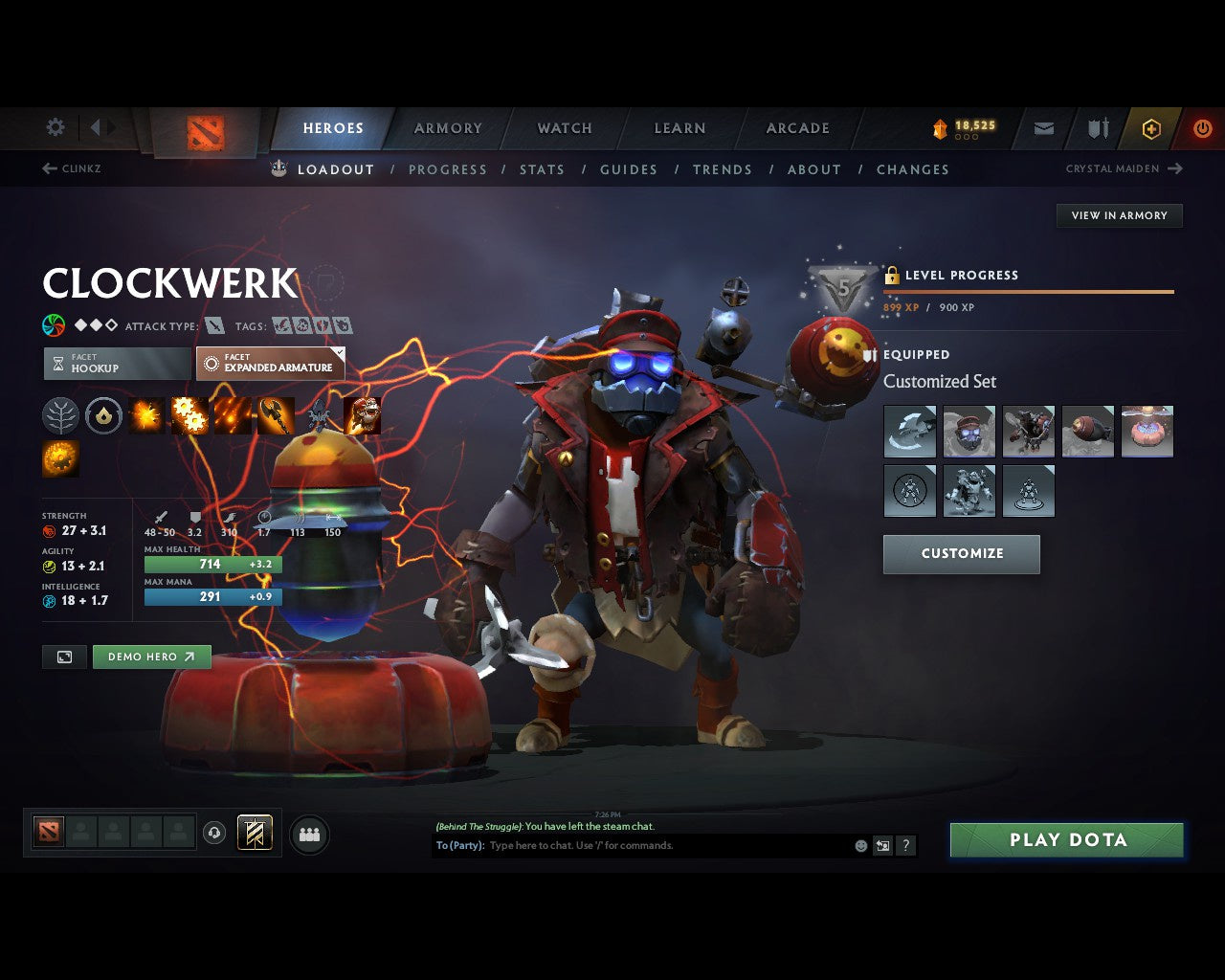
Task: Click the party finder people icon near chat
Action: pos(309,833)
